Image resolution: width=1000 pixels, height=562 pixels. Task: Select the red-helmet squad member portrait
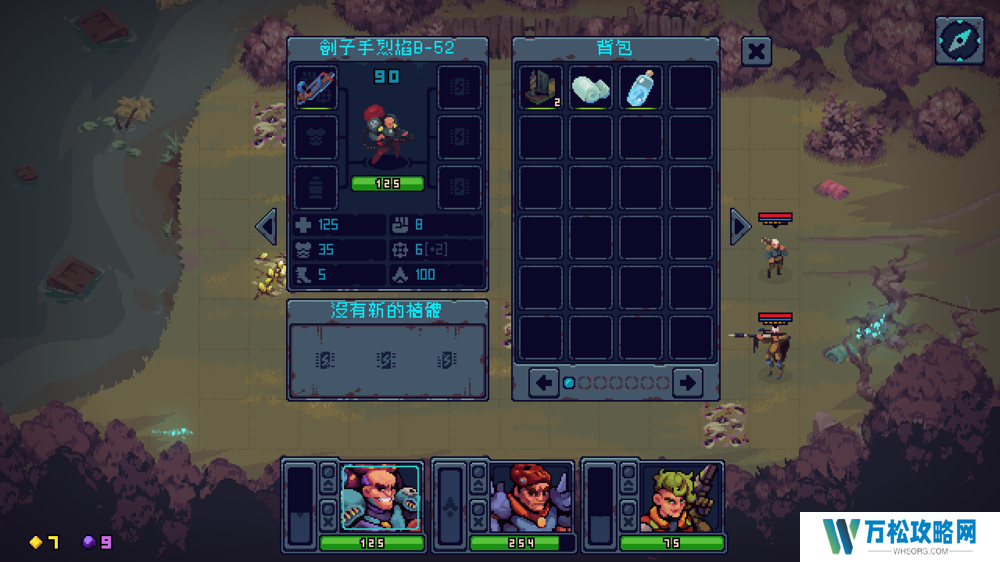tap(532, 497)
